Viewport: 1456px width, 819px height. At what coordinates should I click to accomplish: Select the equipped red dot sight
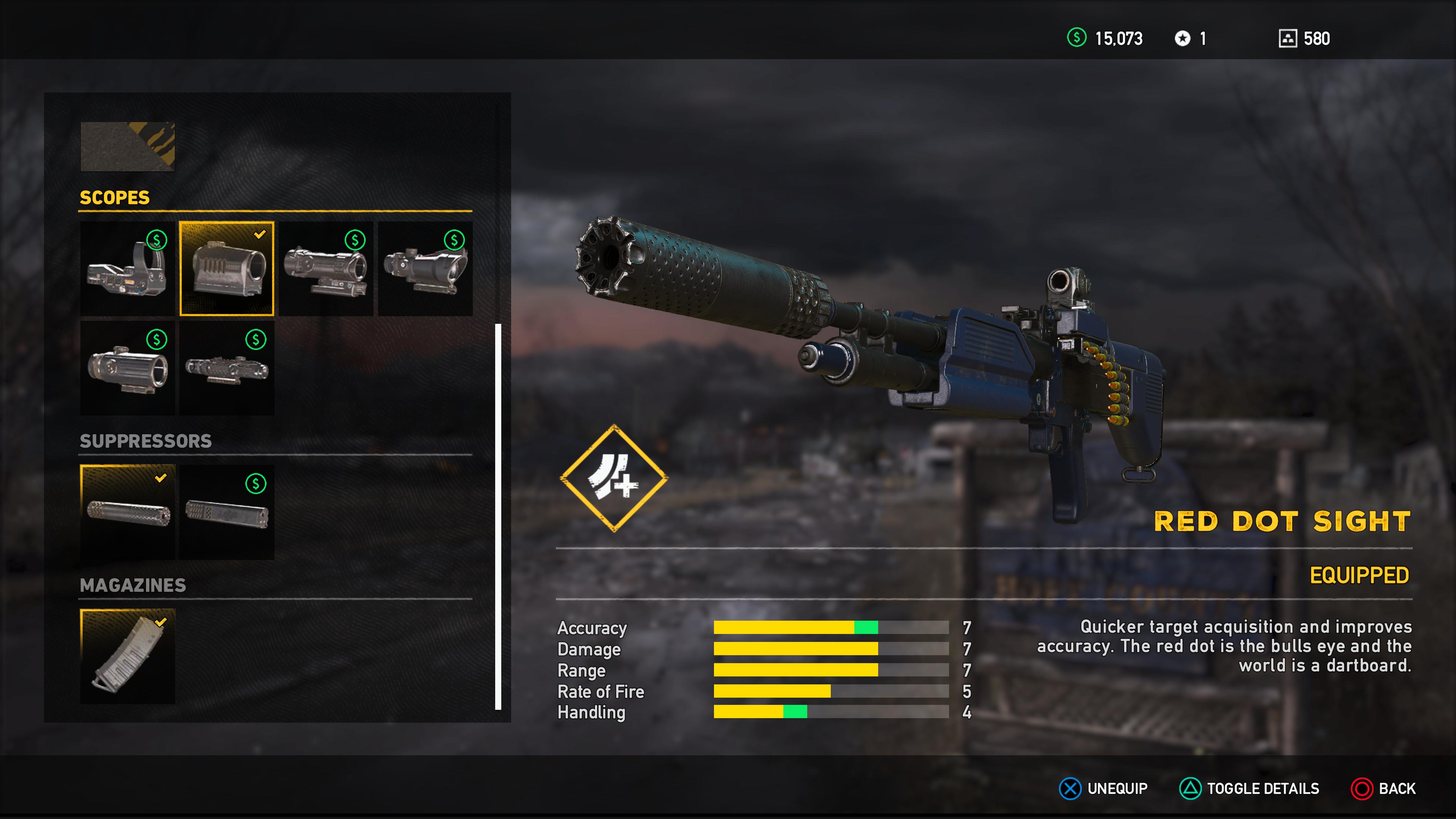[x=227, y=268]
